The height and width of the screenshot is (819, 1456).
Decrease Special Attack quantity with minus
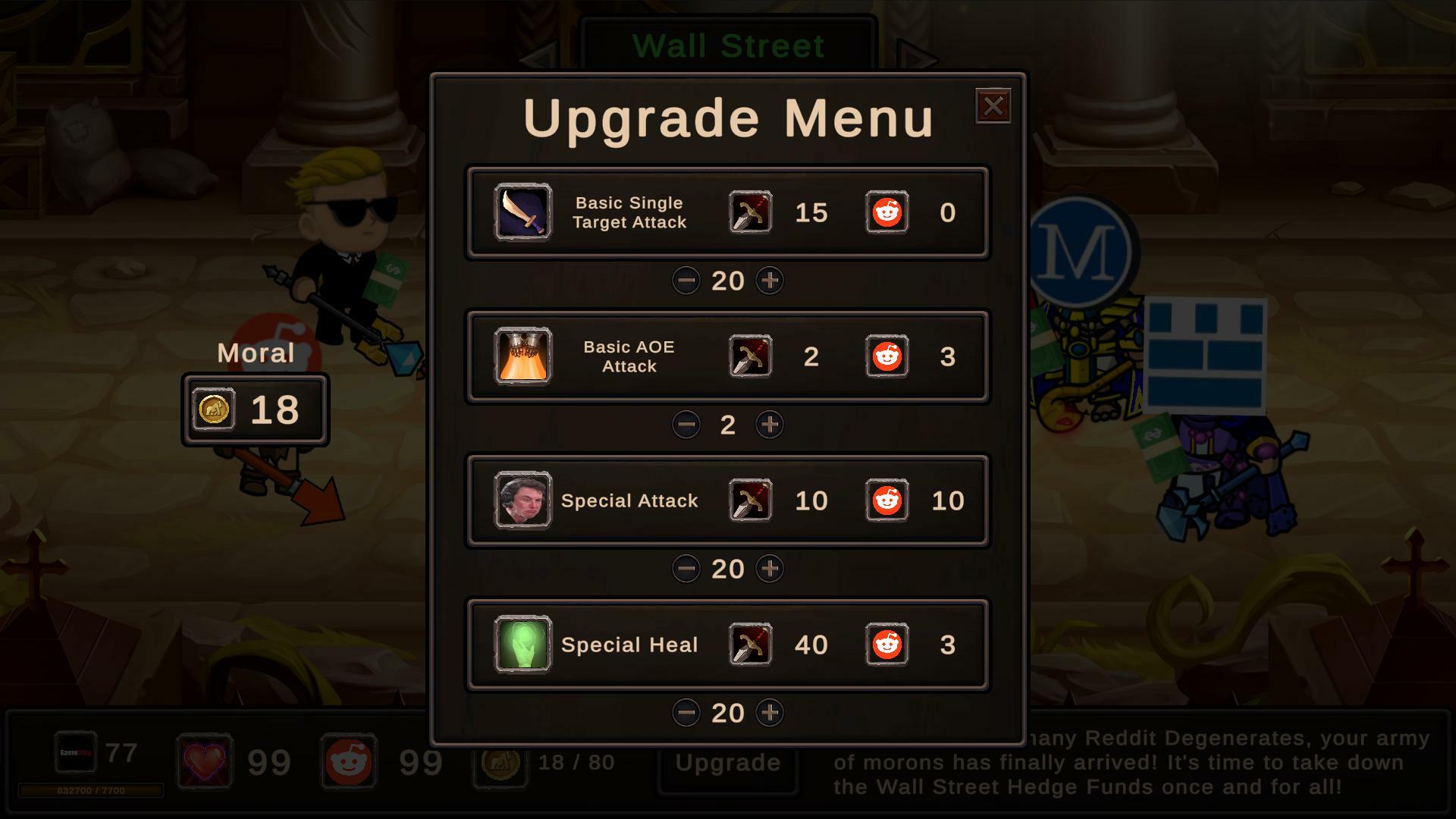click(x=686, y=569)
